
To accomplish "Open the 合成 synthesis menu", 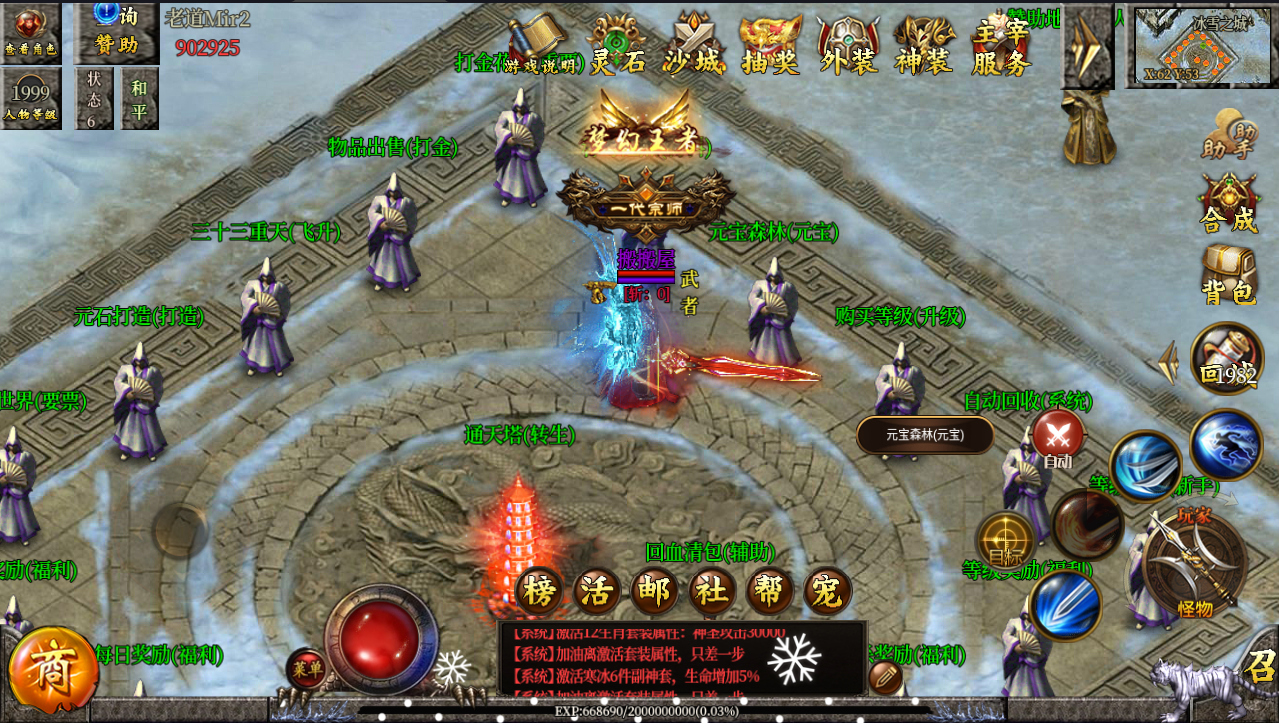I will [1229, 203].
